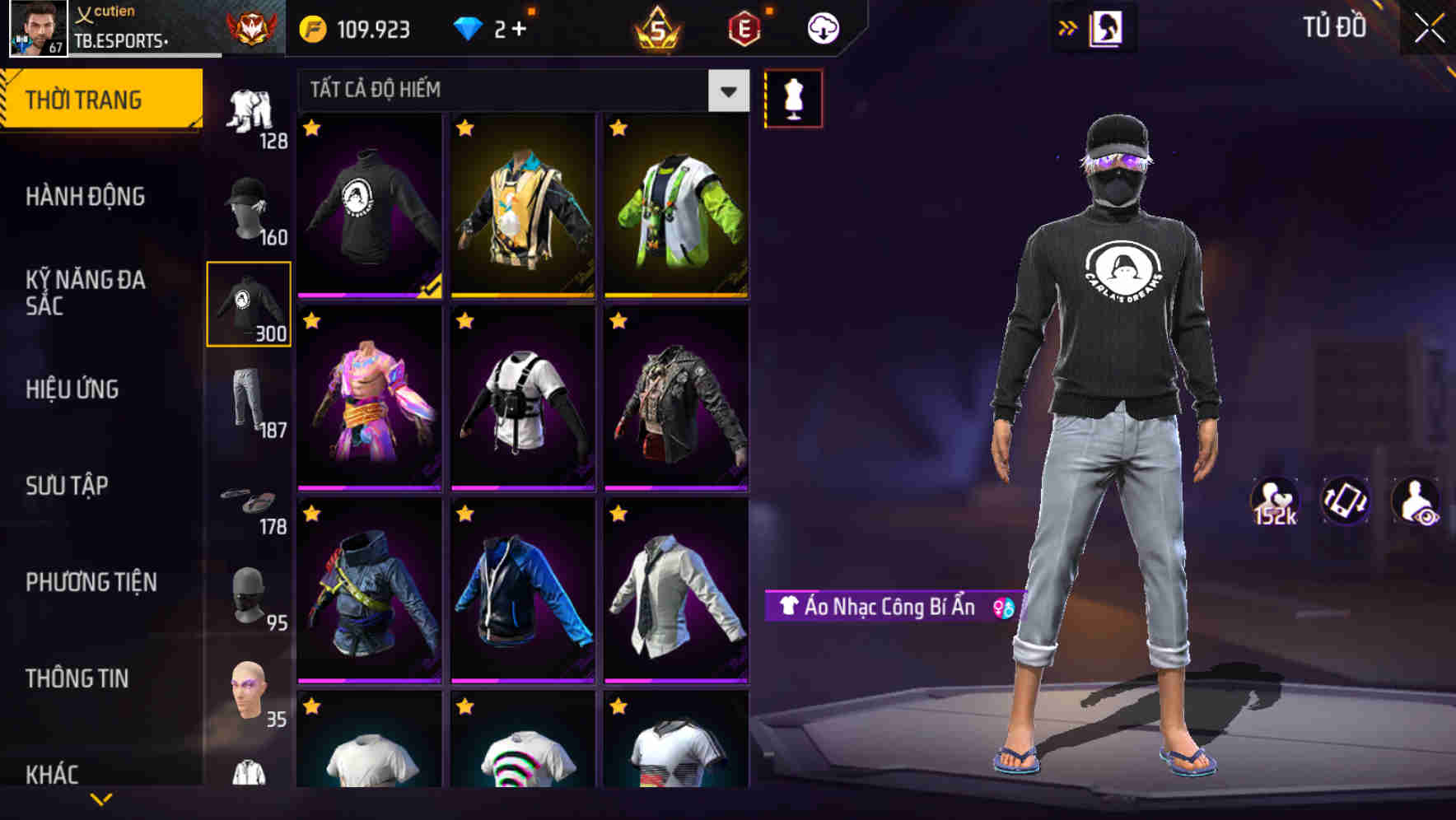The width and height of the screenshot is (1456, 820).
Task: Select the blue jacket thumbnail in the grid
Action: (522, 594)
